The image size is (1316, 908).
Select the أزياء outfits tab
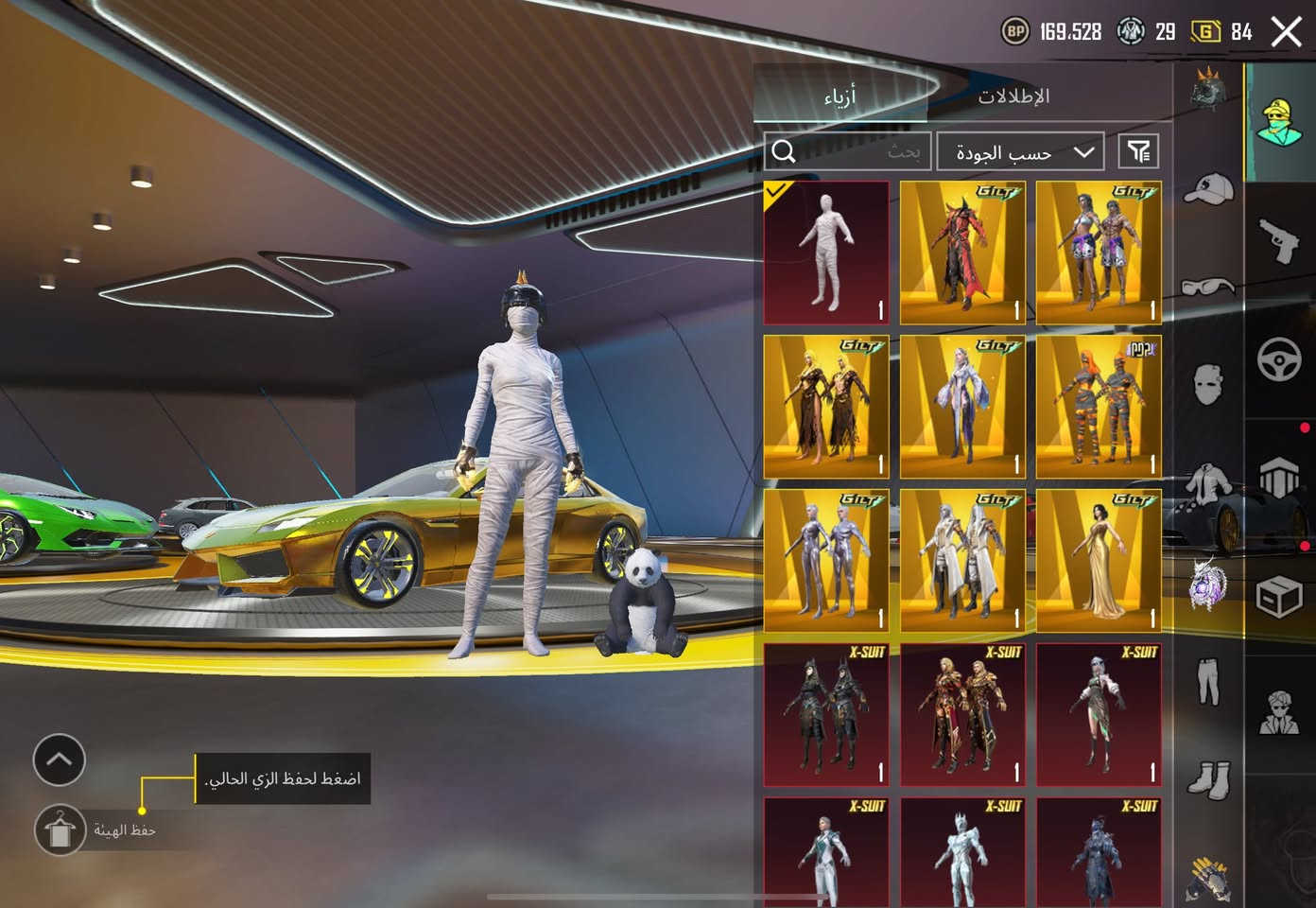pyautogui.click(x=840, y=96)
